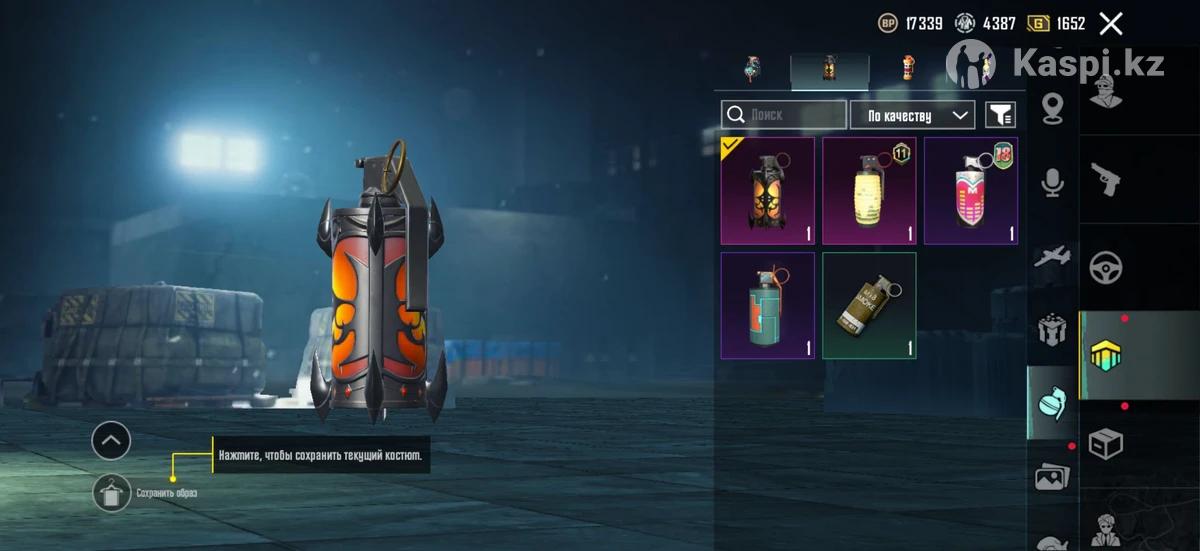The width and height of the screenshot is (1200, 551).
Task: Open the pistol weapons category
Action: point(1105,179)
